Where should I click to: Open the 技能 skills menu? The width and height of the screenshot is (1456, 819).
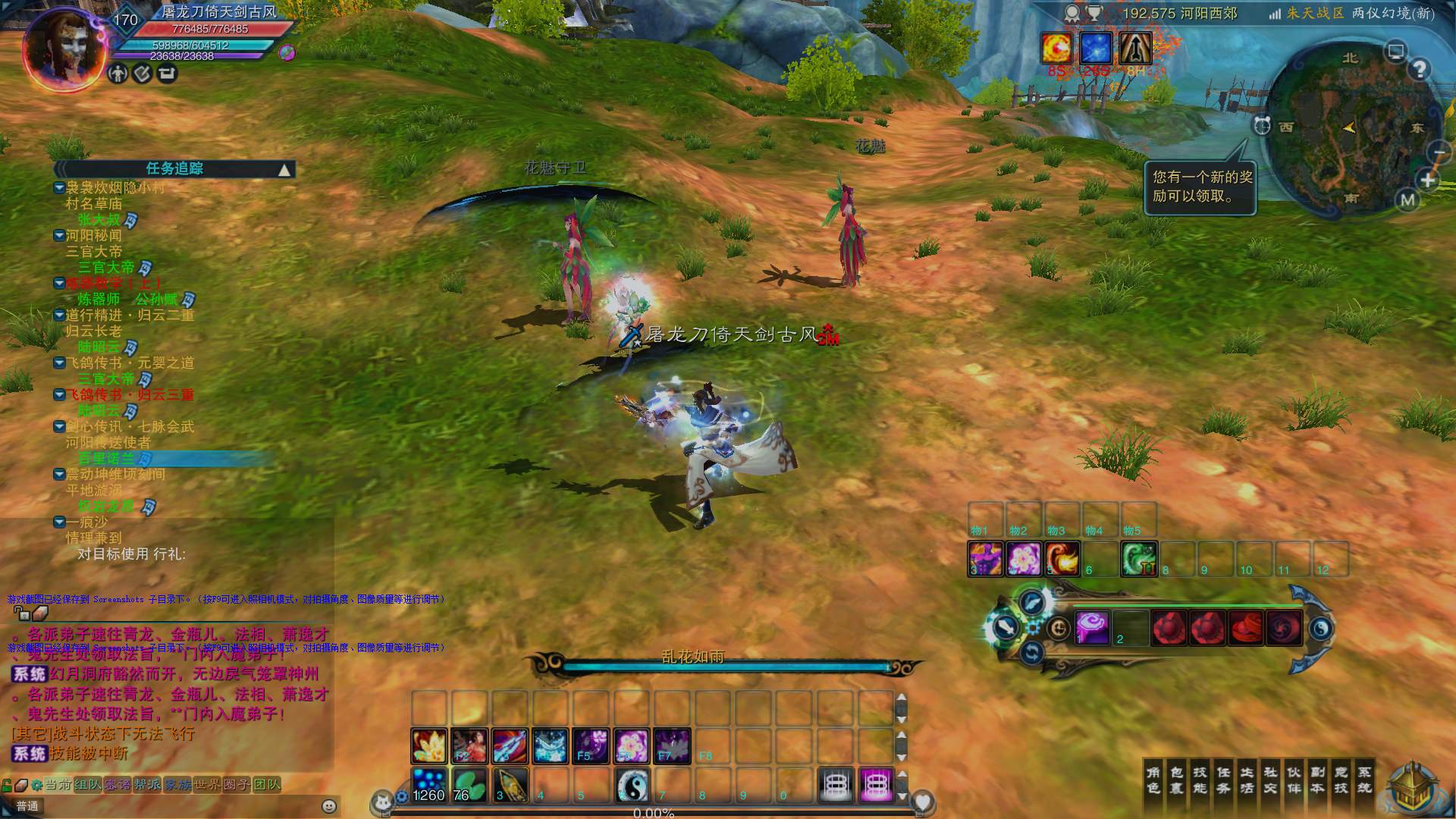pyautogui.click(x=1200, y=780)
